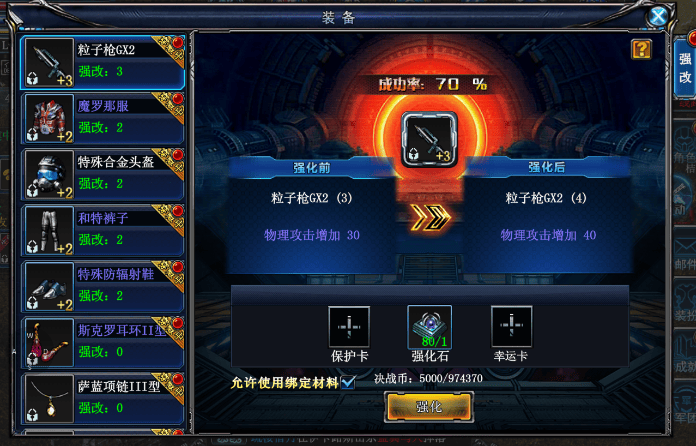696x446 pixels.
Task: Choose 特殊合金头盔 helmet row
Action: [x=102, y=175]
